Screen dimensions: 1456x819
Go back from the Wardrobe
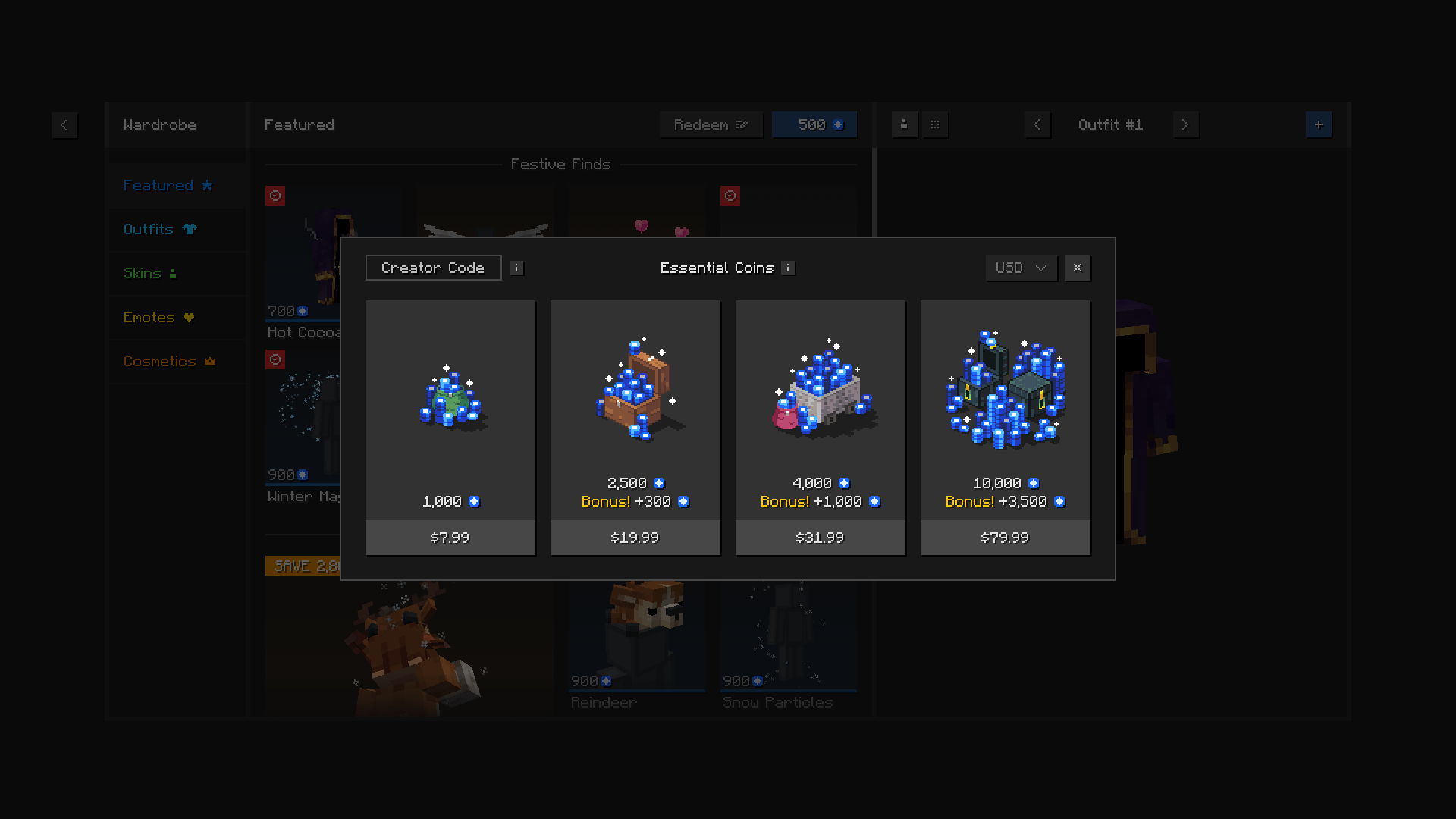[x=64, y=125]
